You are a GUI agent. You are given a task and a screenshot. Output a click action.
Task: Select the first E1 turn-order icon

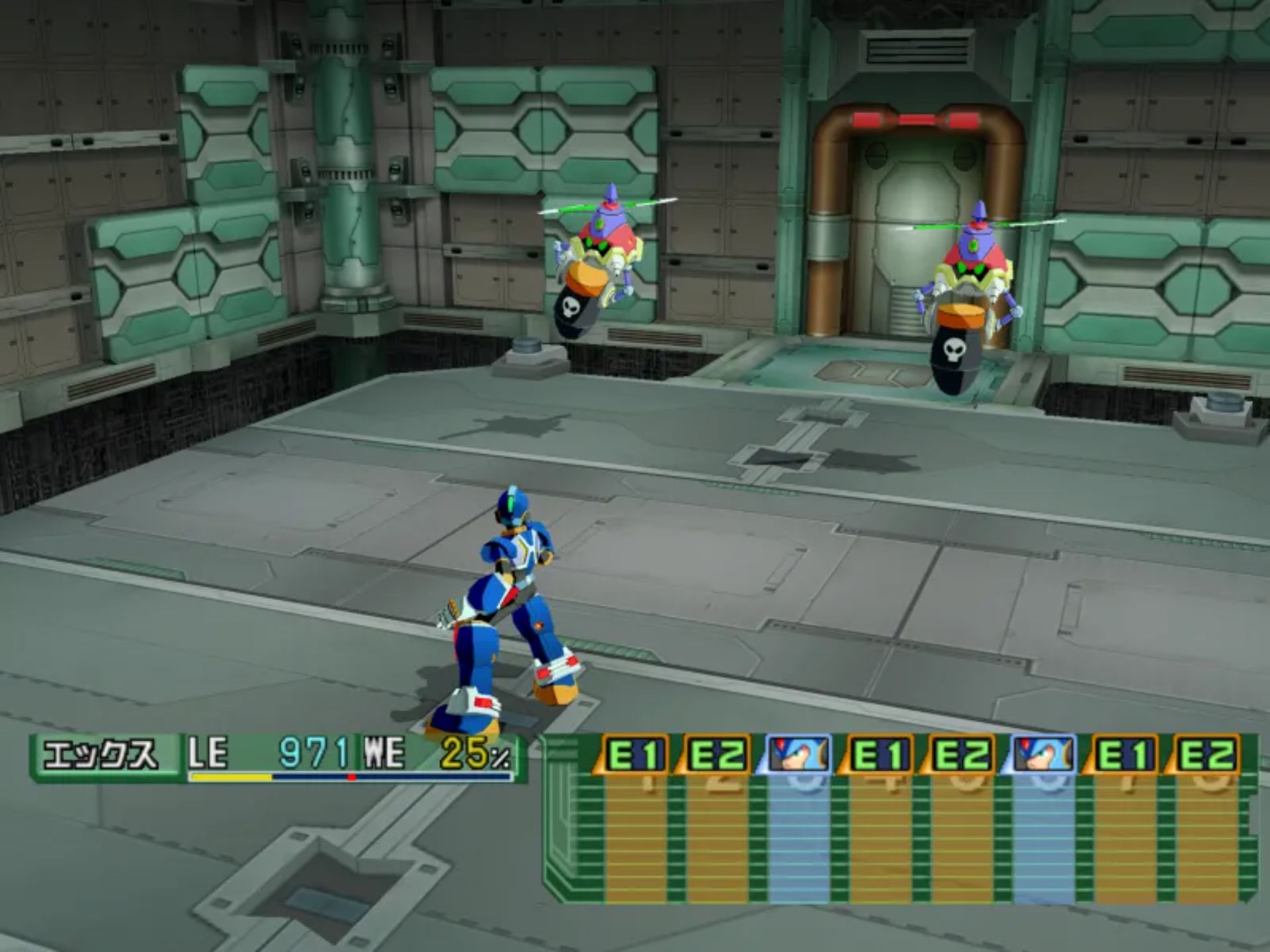634,755
